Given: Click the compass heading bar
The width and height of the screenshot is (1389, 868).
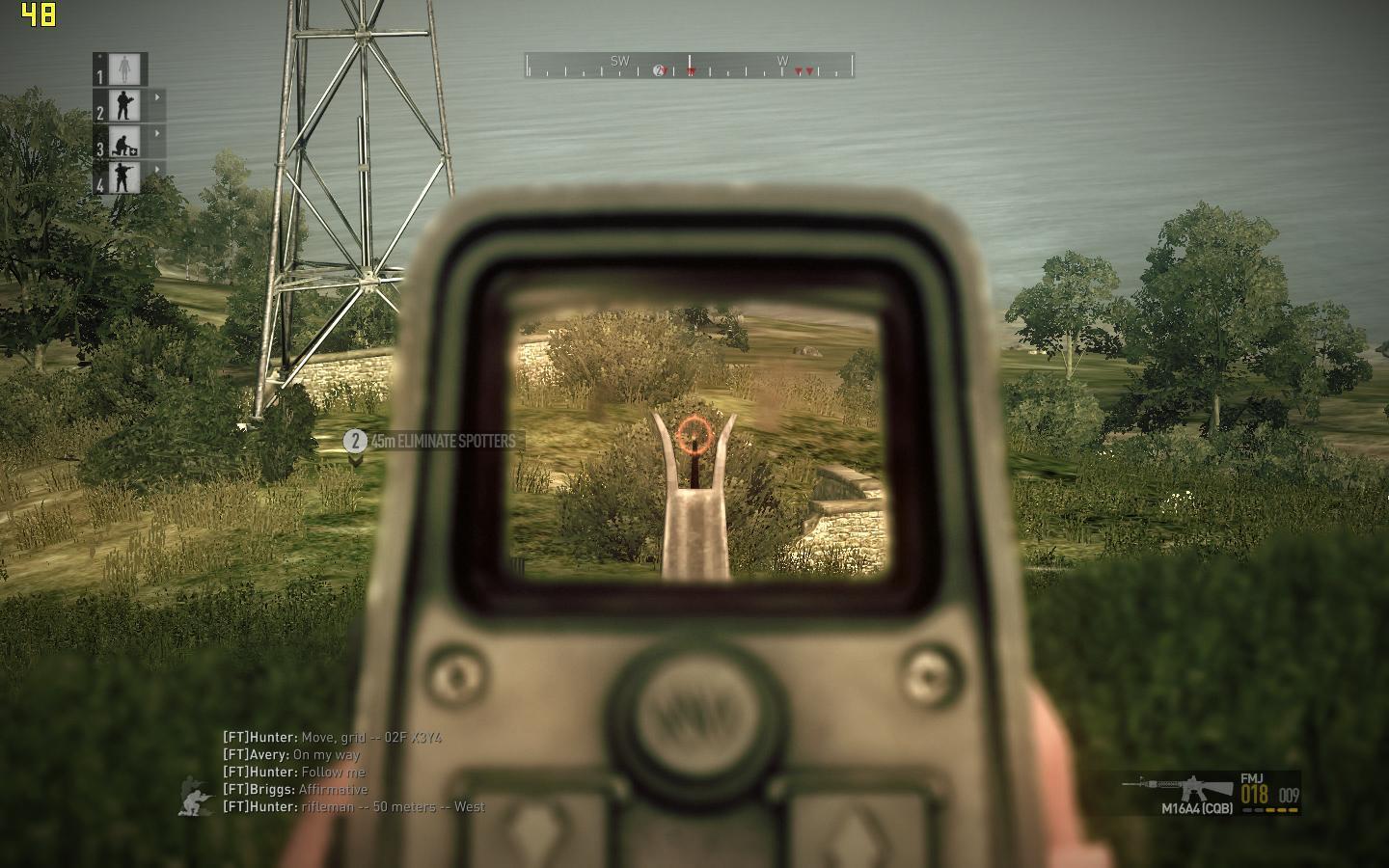Looking at the screenshot, I should [x=689, y=66].
